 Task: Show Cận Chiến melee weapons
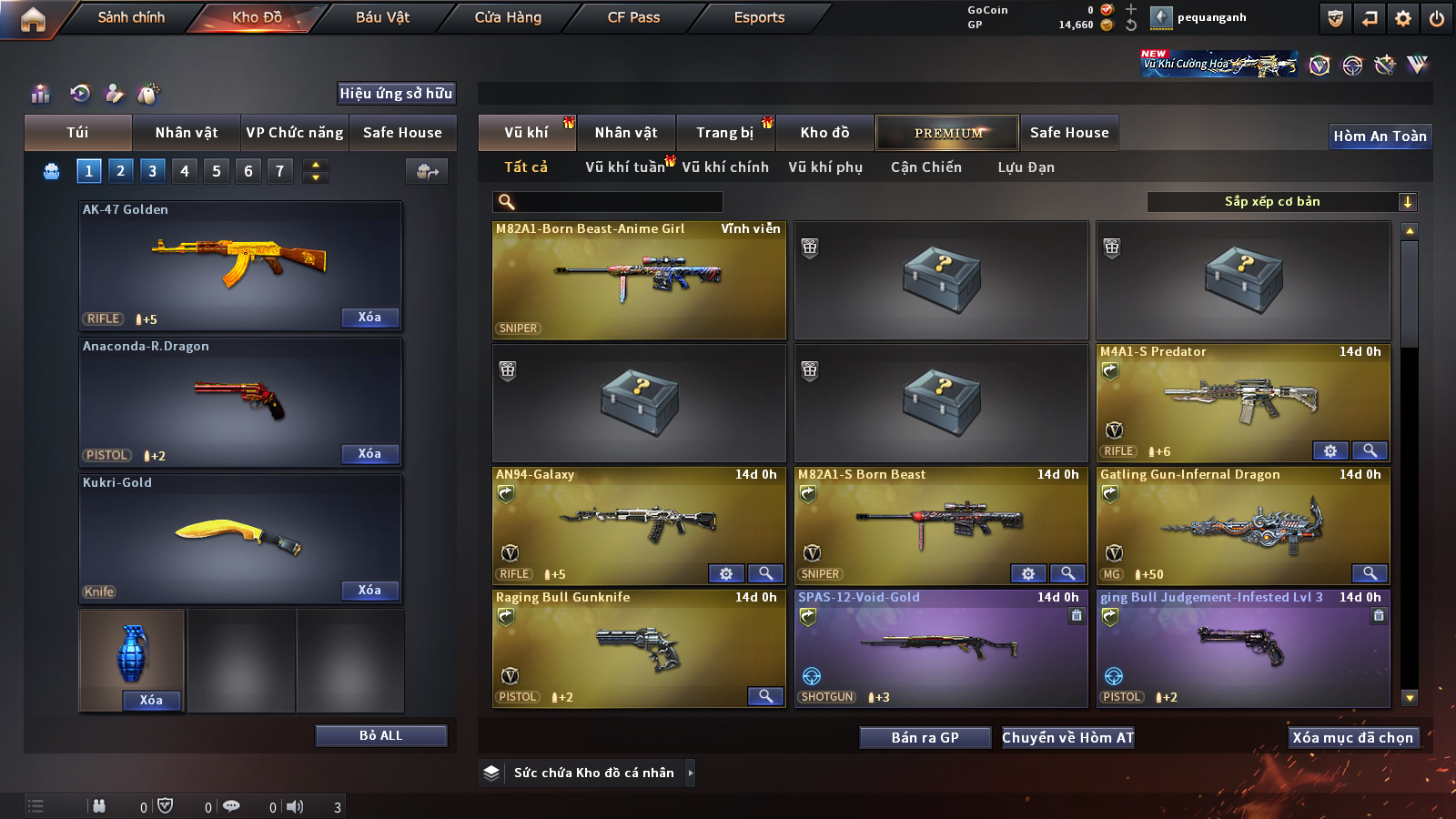(x=925, y=167)
